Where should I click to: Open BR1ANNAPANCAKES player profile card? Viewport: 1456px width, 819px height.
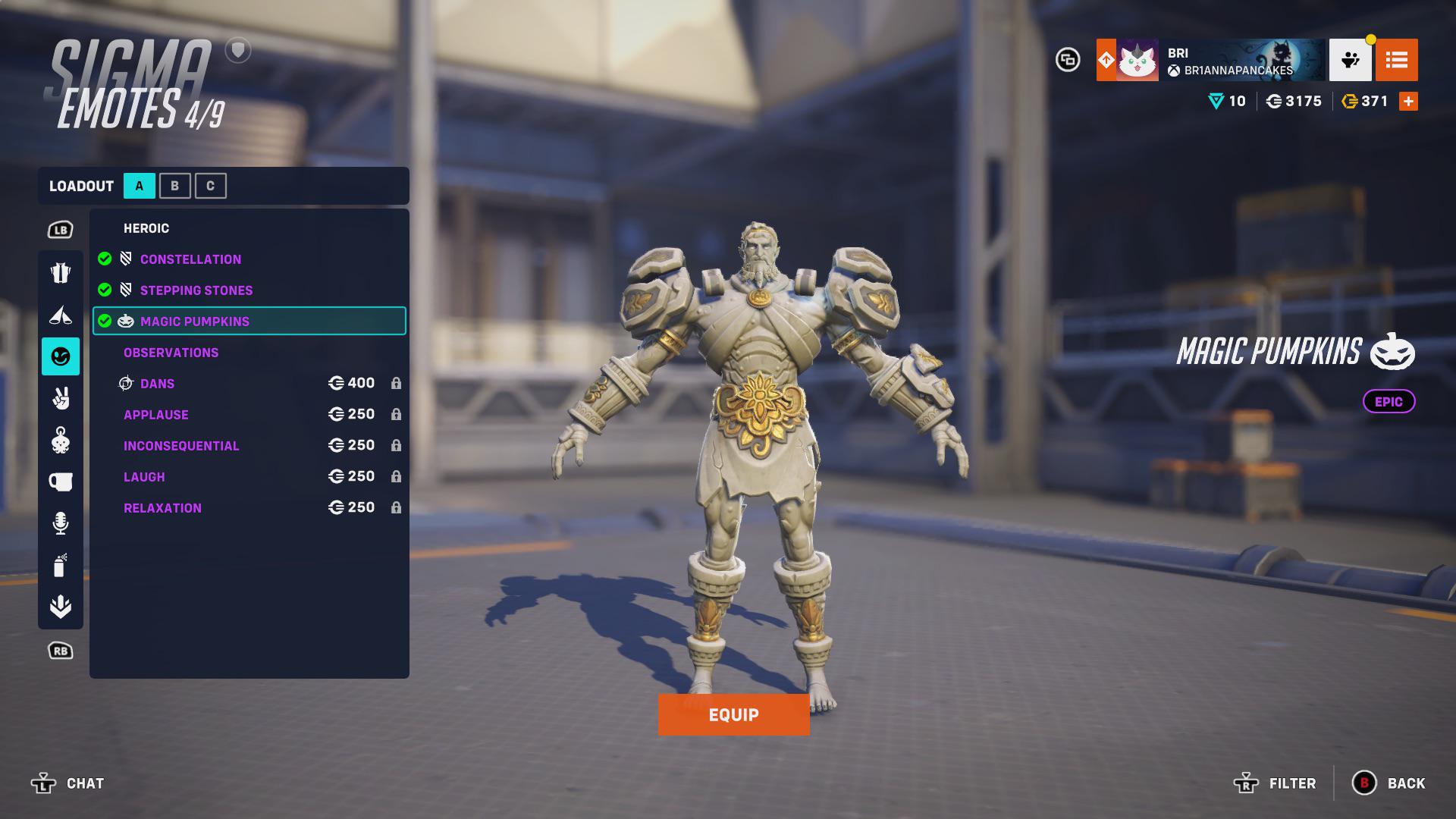point(1213,60)
